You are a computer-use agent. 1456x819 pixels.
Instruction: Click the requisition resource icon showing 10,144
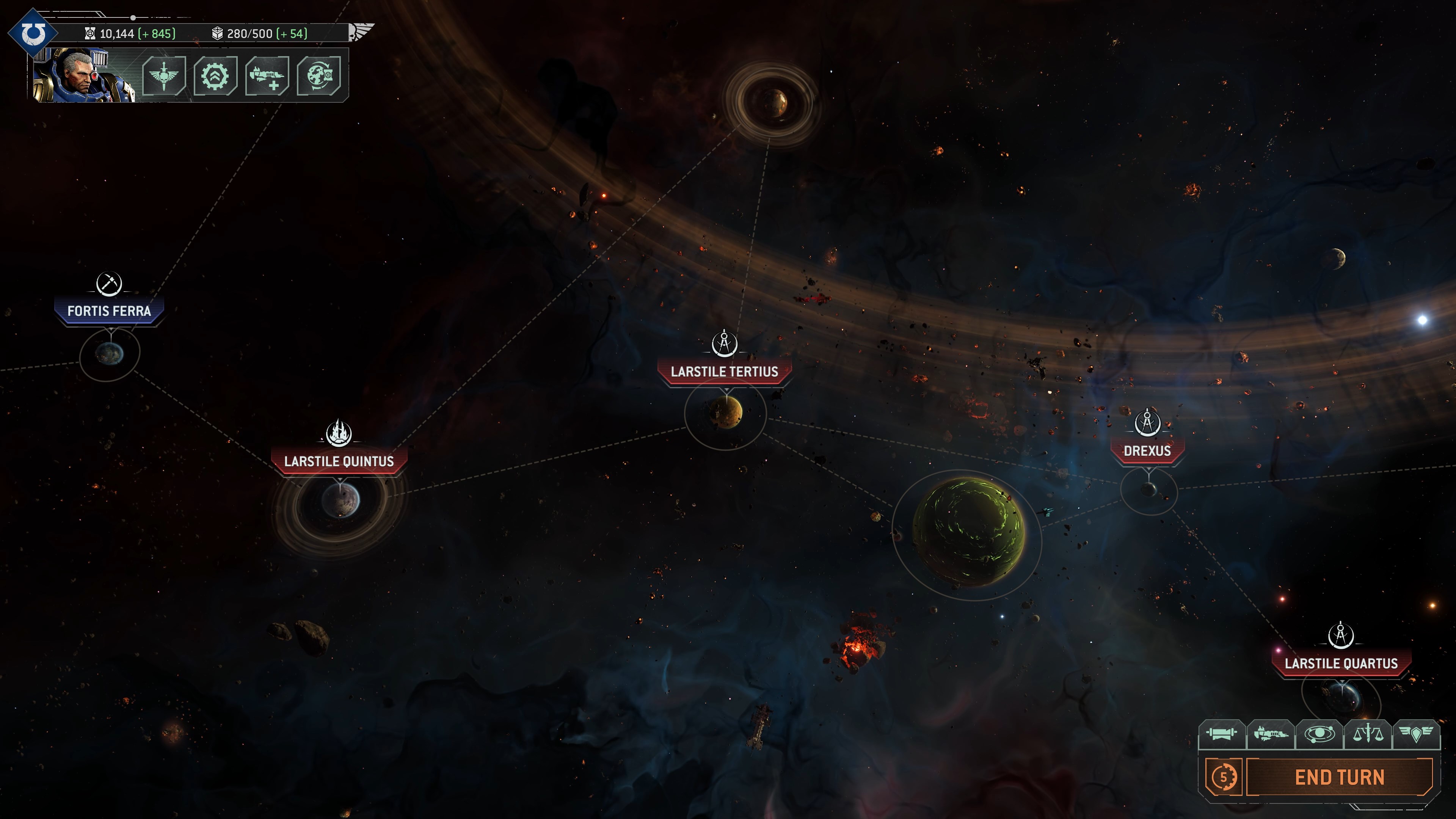[91, 34]
